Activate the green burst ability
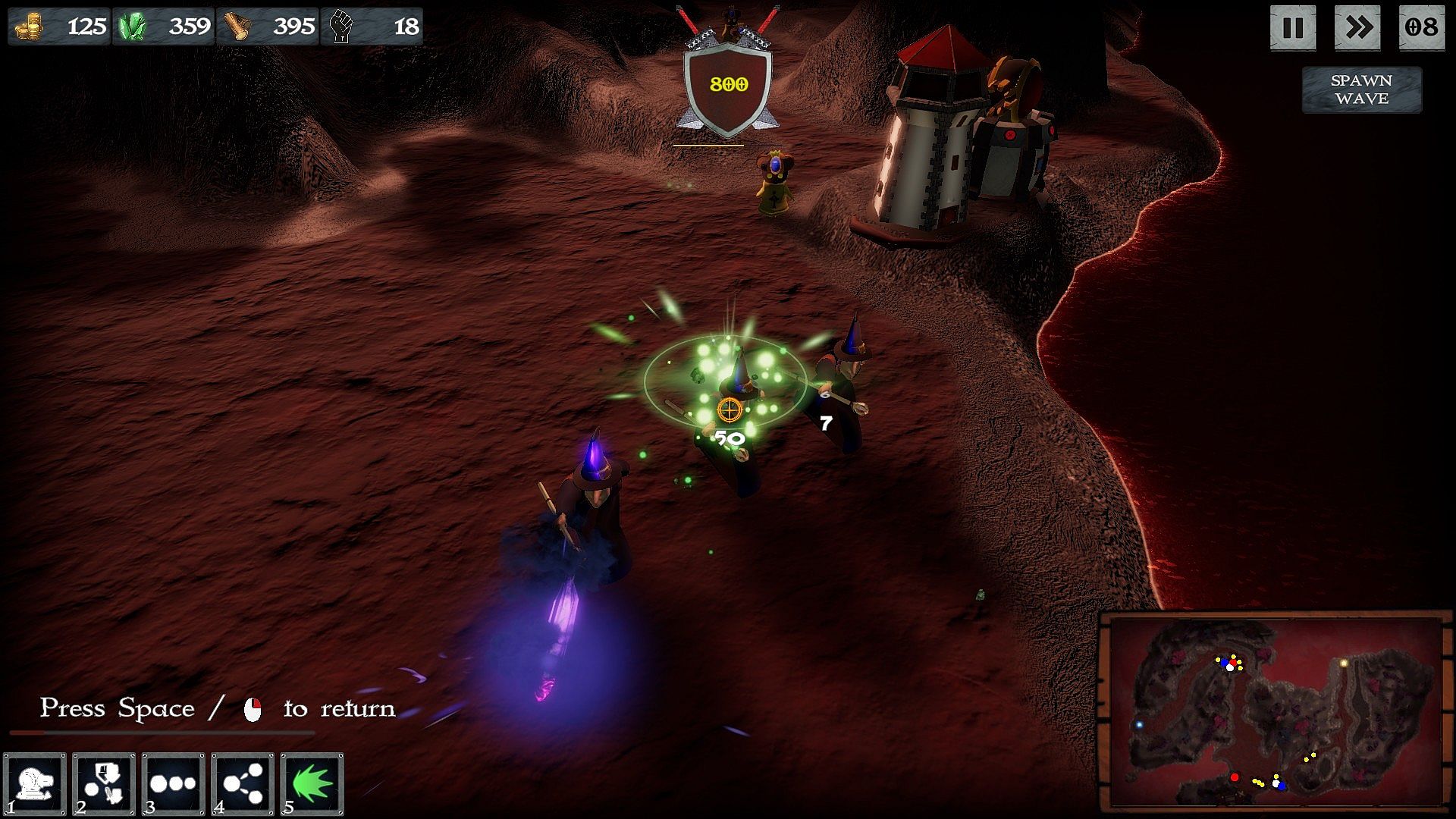The height and width of the screenshot is (819, 1456). [x=312, y=784]
